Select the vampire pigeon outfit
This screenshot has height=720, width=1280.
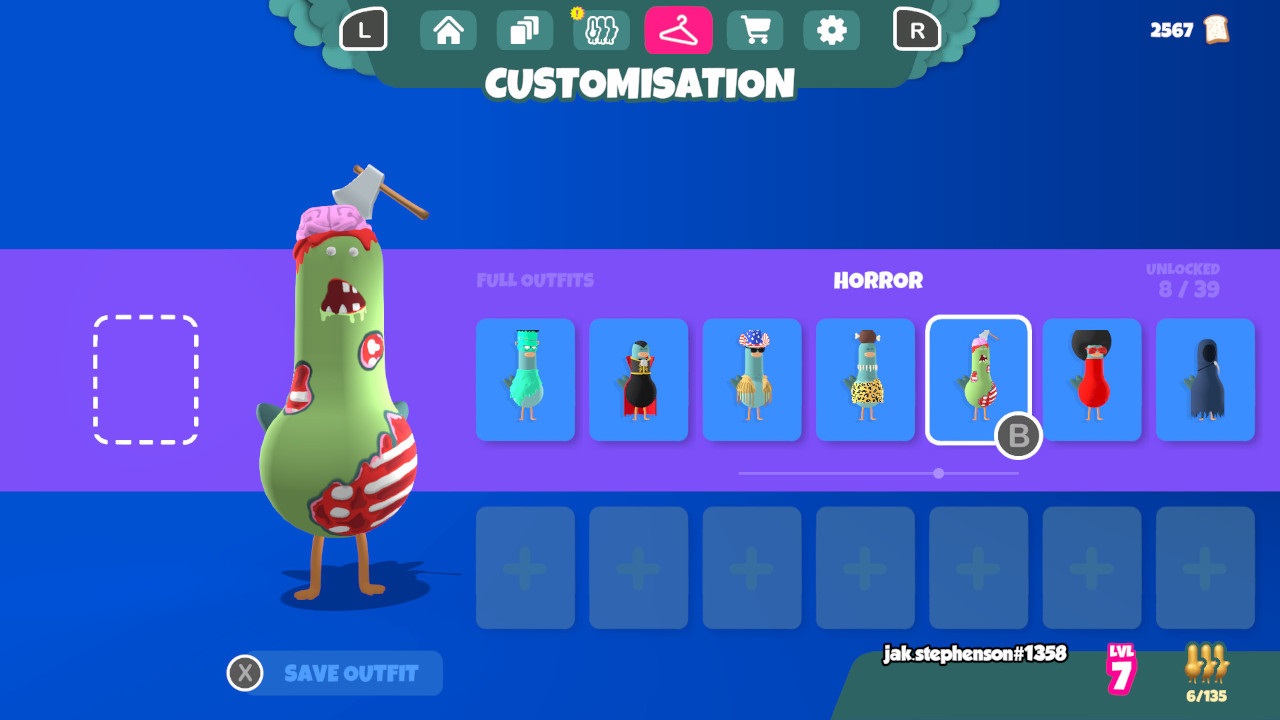click(638, 380)
